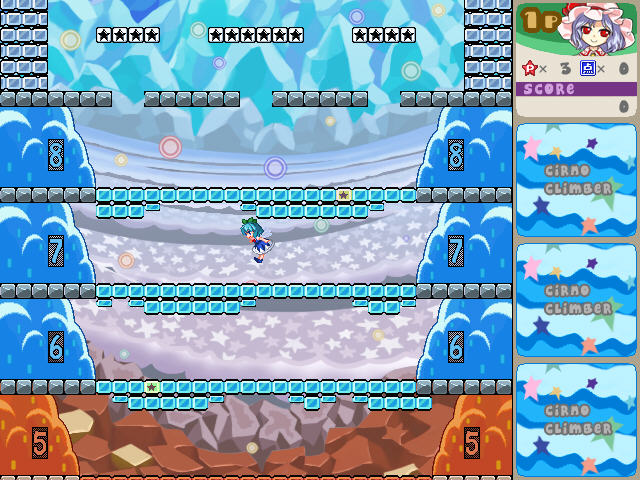Select the blue square item icon
640x480 pixels.
588,68
